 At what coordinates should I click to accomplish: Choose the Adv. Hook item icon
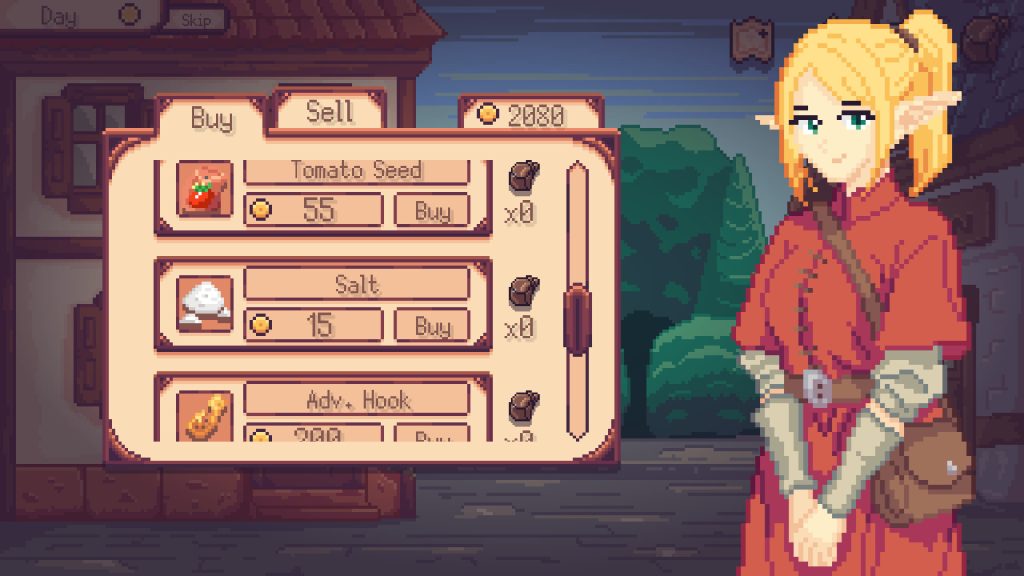(x=205, y=416)
